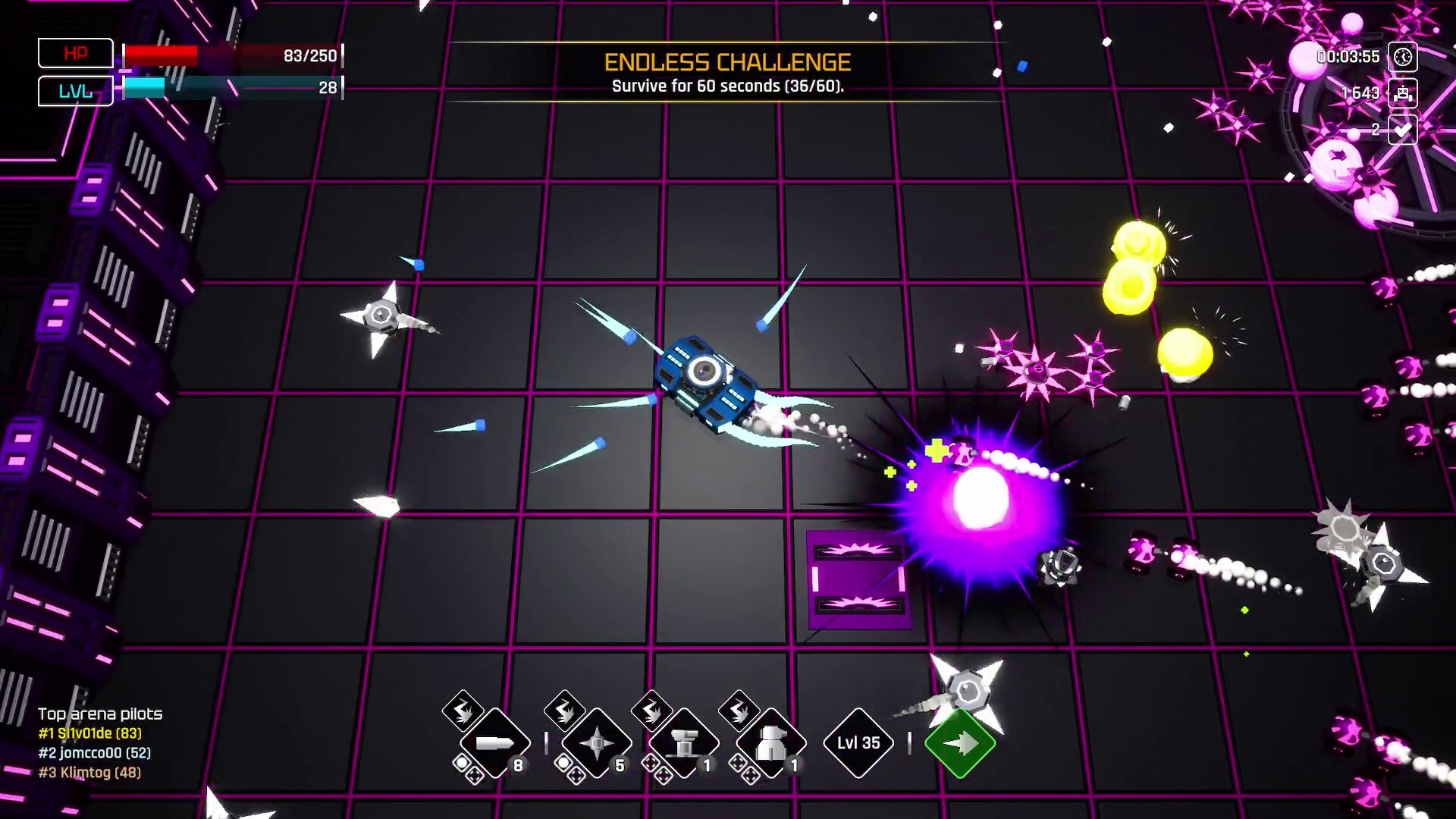
Task: Toggle the flame badge above the shuriken weapon
Action: pos(566,711)
